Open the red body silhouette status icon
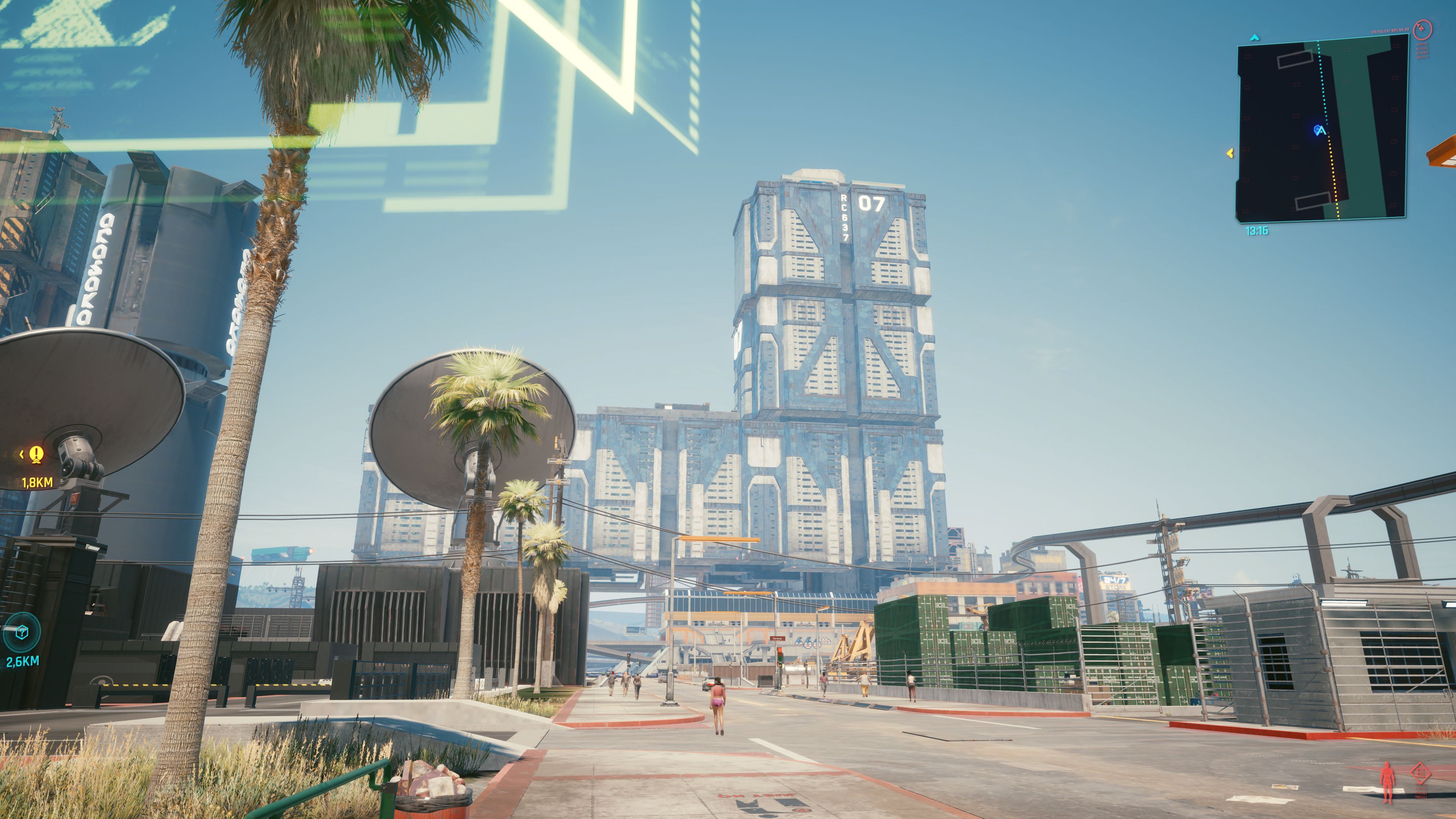This screenshot has height=819, width=1456. click(1387, 782)
